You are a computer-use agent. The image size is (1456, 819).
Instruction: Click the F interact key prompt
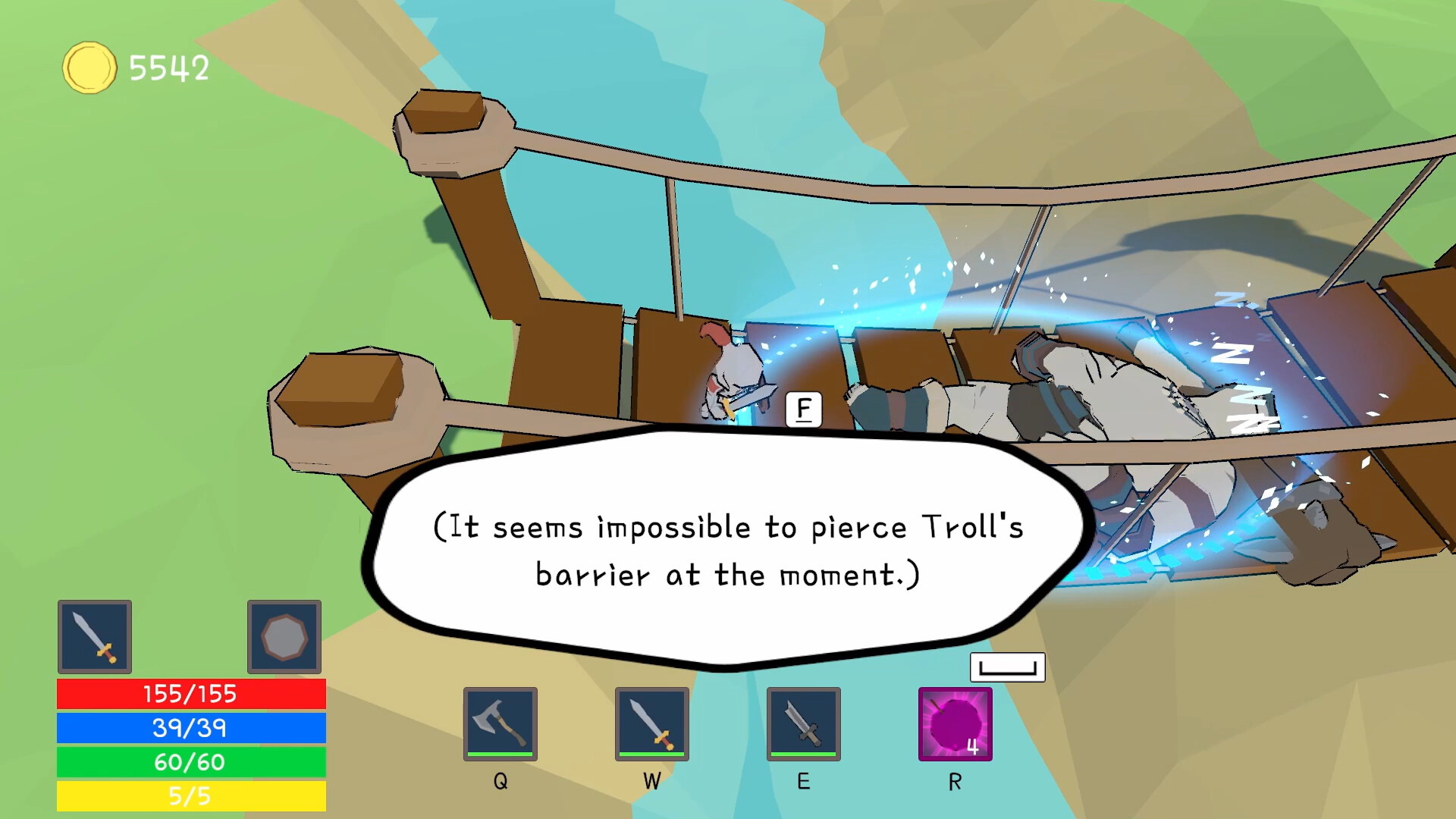[802, 409]
